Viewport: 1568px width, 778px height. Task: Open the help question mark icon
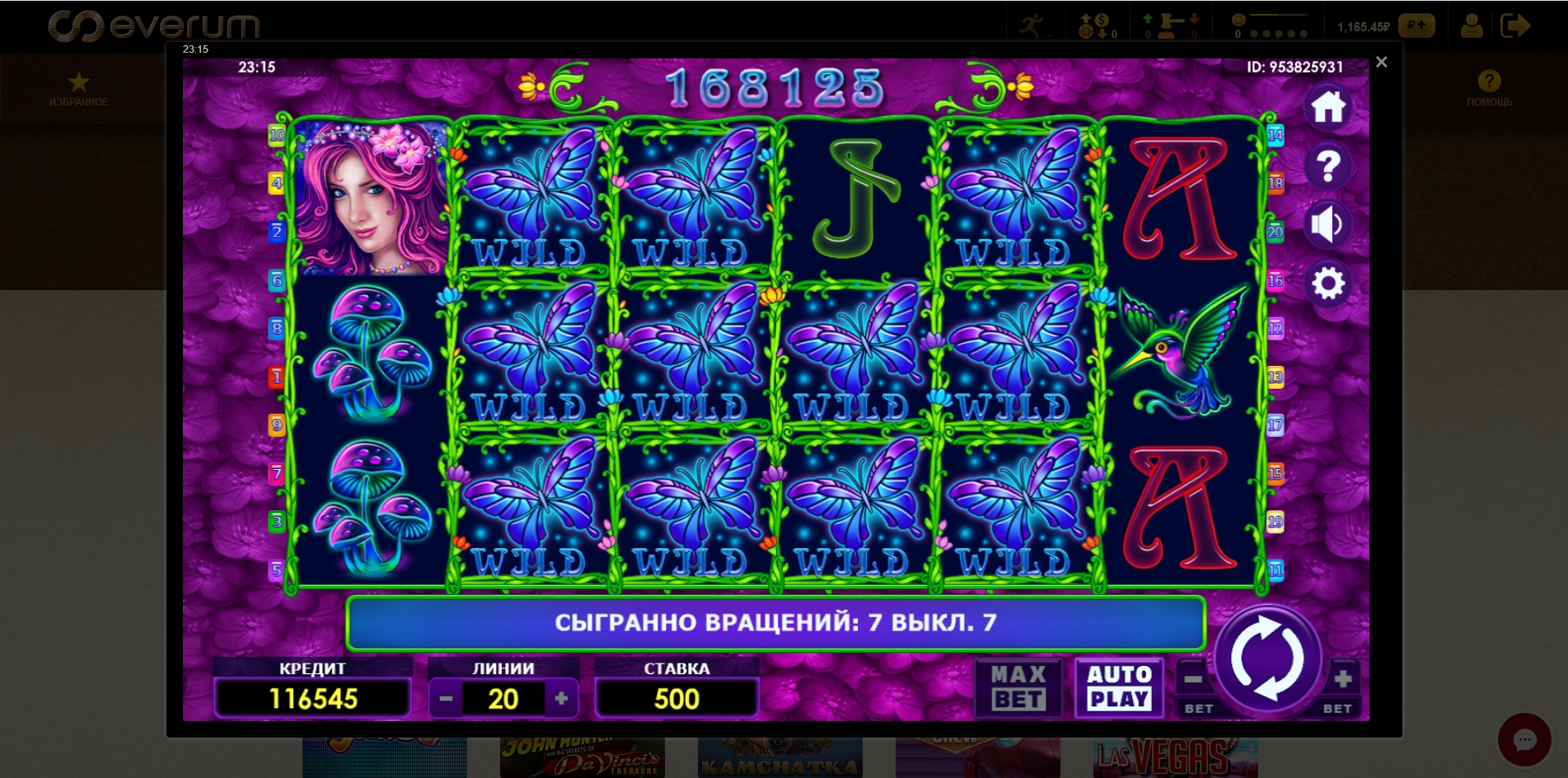(1329, 165)
